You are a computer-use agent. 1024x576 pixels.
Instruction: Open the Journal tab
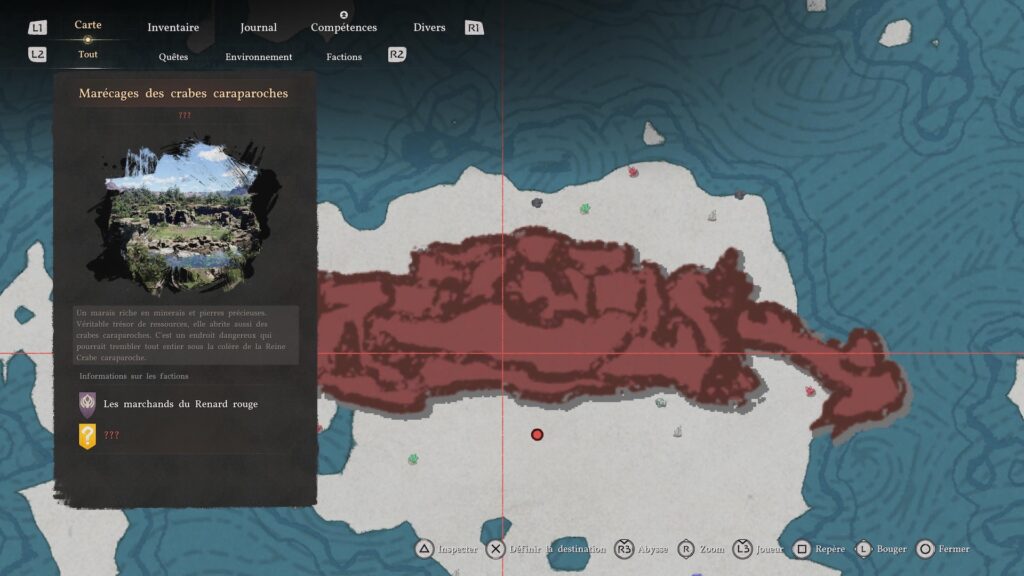coord(258,27)
